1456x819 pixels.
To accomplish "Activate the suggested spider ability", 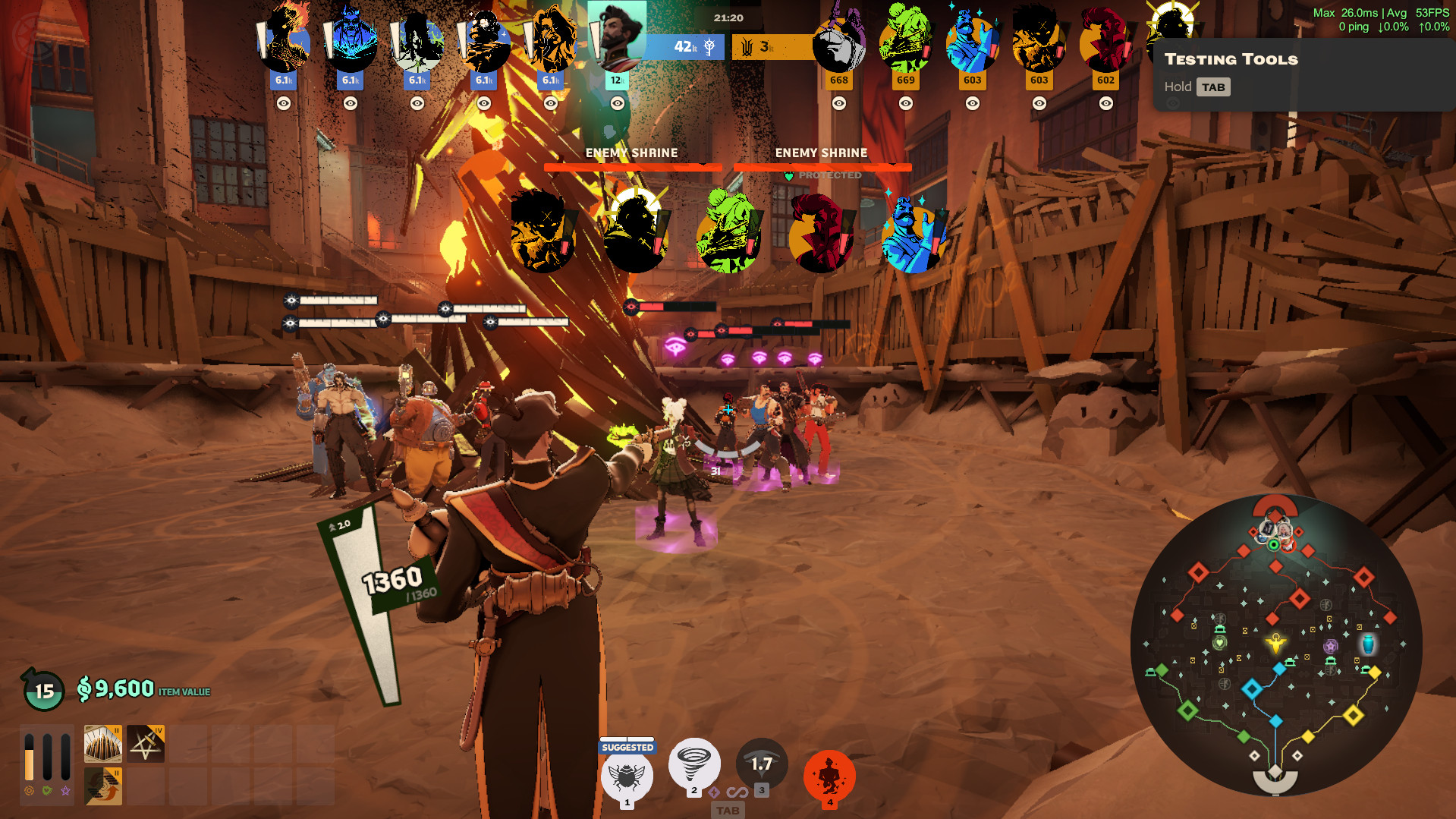I will click(x=627, y=776).
